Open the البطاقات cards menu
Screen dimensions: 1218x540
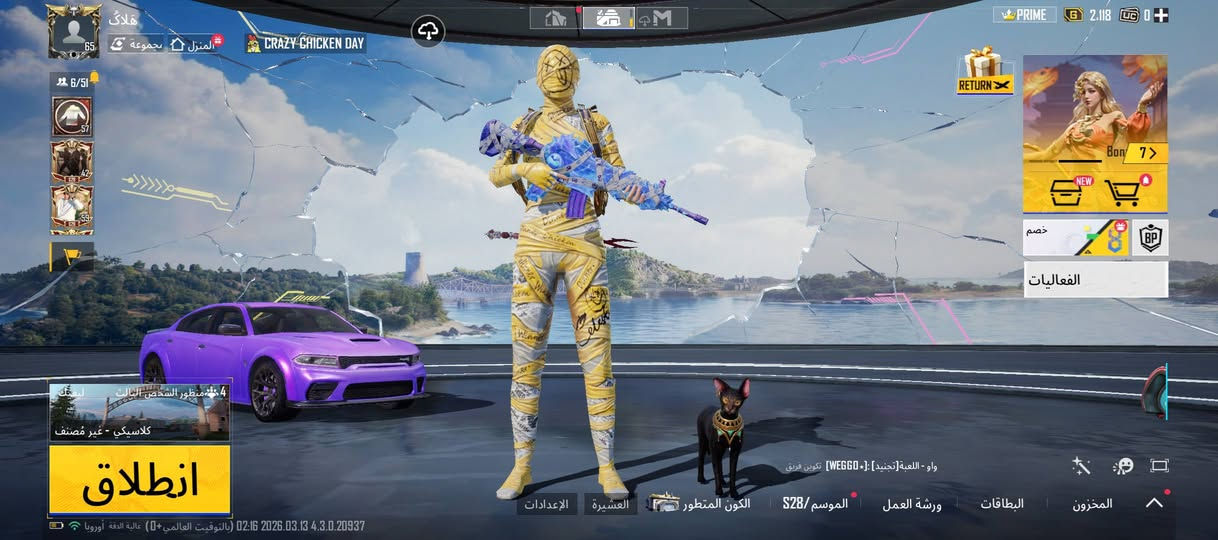tap(1000, 504)
